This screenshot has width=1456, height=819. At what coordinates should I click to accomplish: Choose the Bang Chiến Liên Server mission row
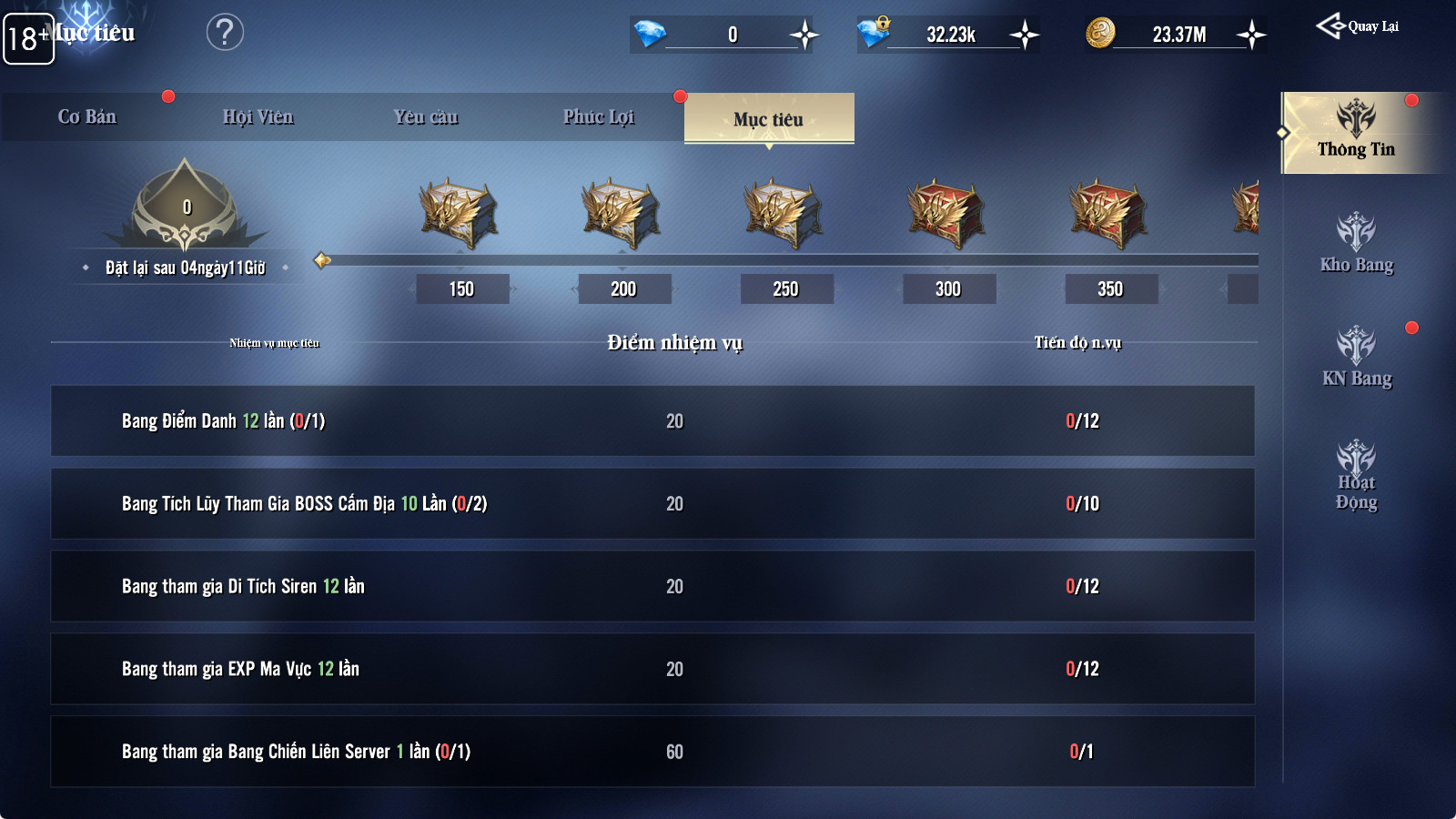coord(652,752)
